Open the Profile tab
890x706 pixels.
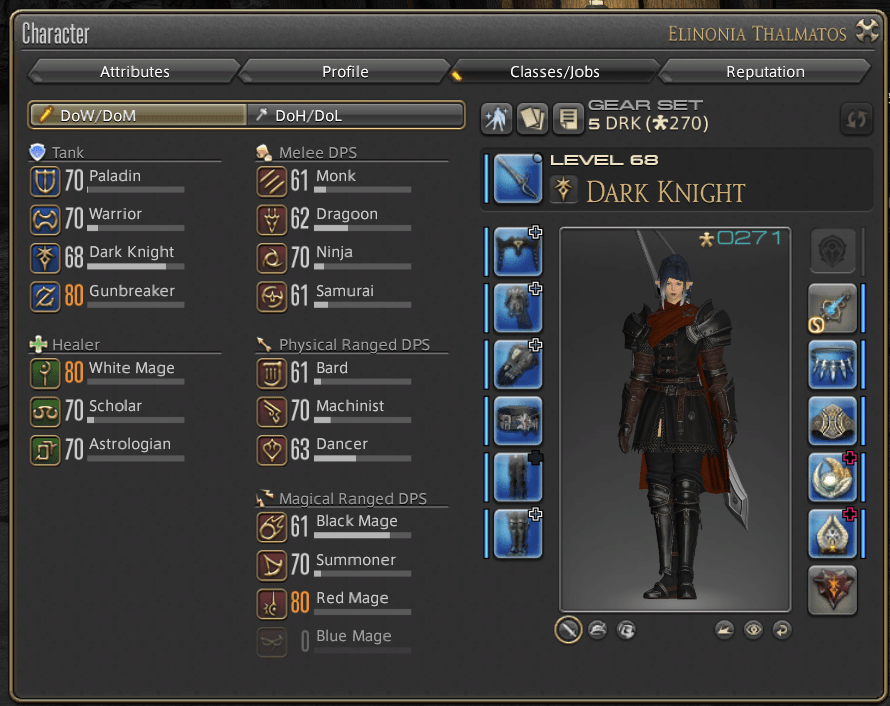click(345, 72)
